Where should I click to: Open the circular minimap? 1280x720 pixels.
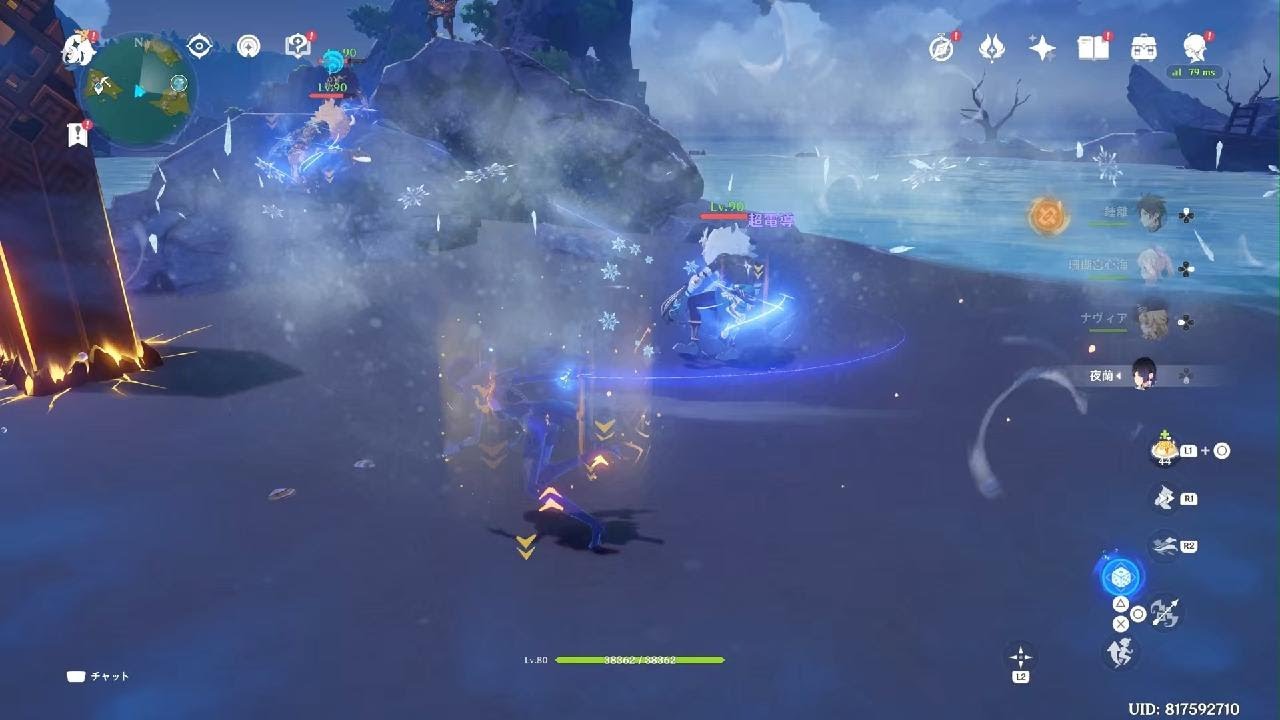click(138, 88)
